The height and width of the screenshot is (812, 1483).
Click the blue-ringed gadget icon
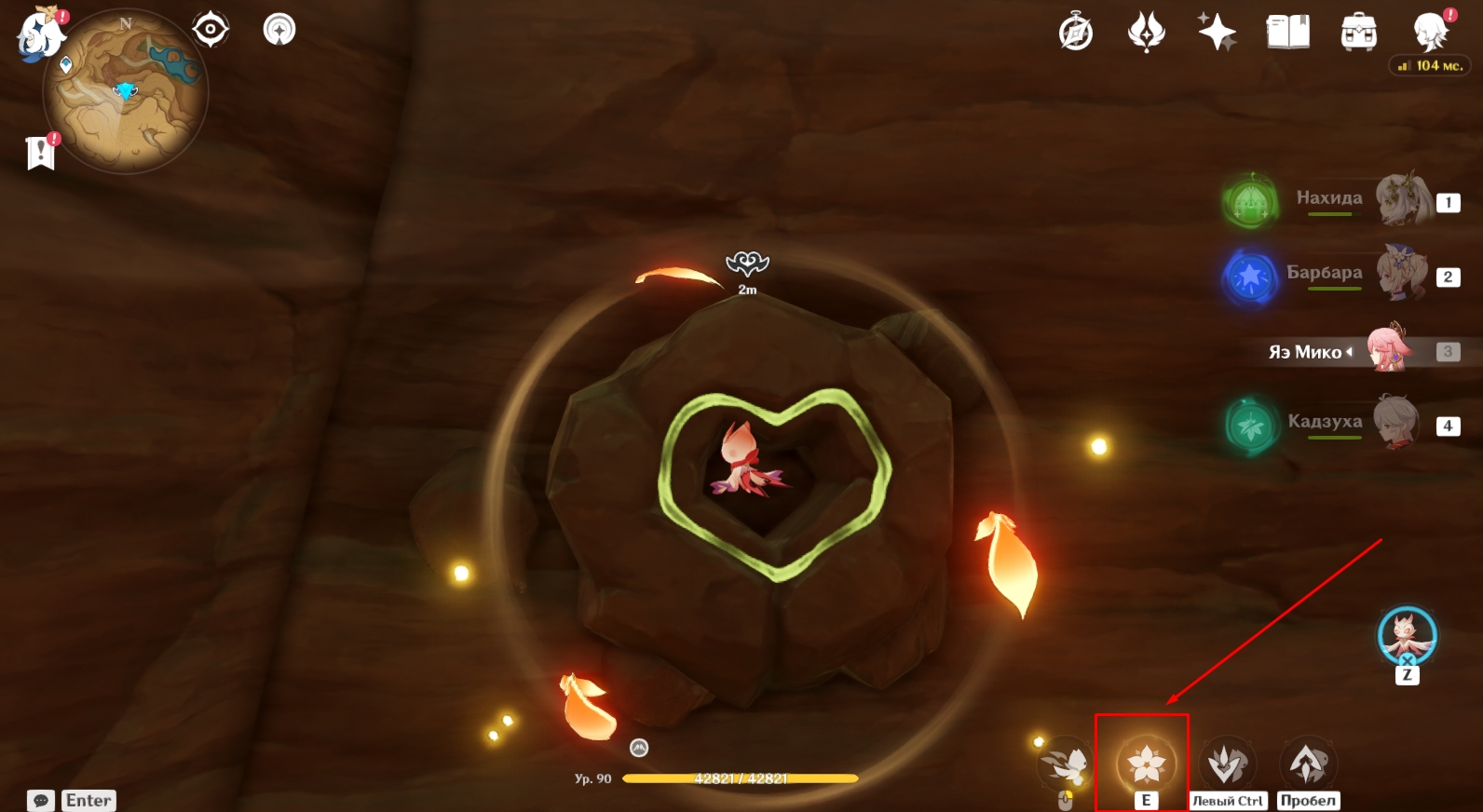[x=1407, y=636]
